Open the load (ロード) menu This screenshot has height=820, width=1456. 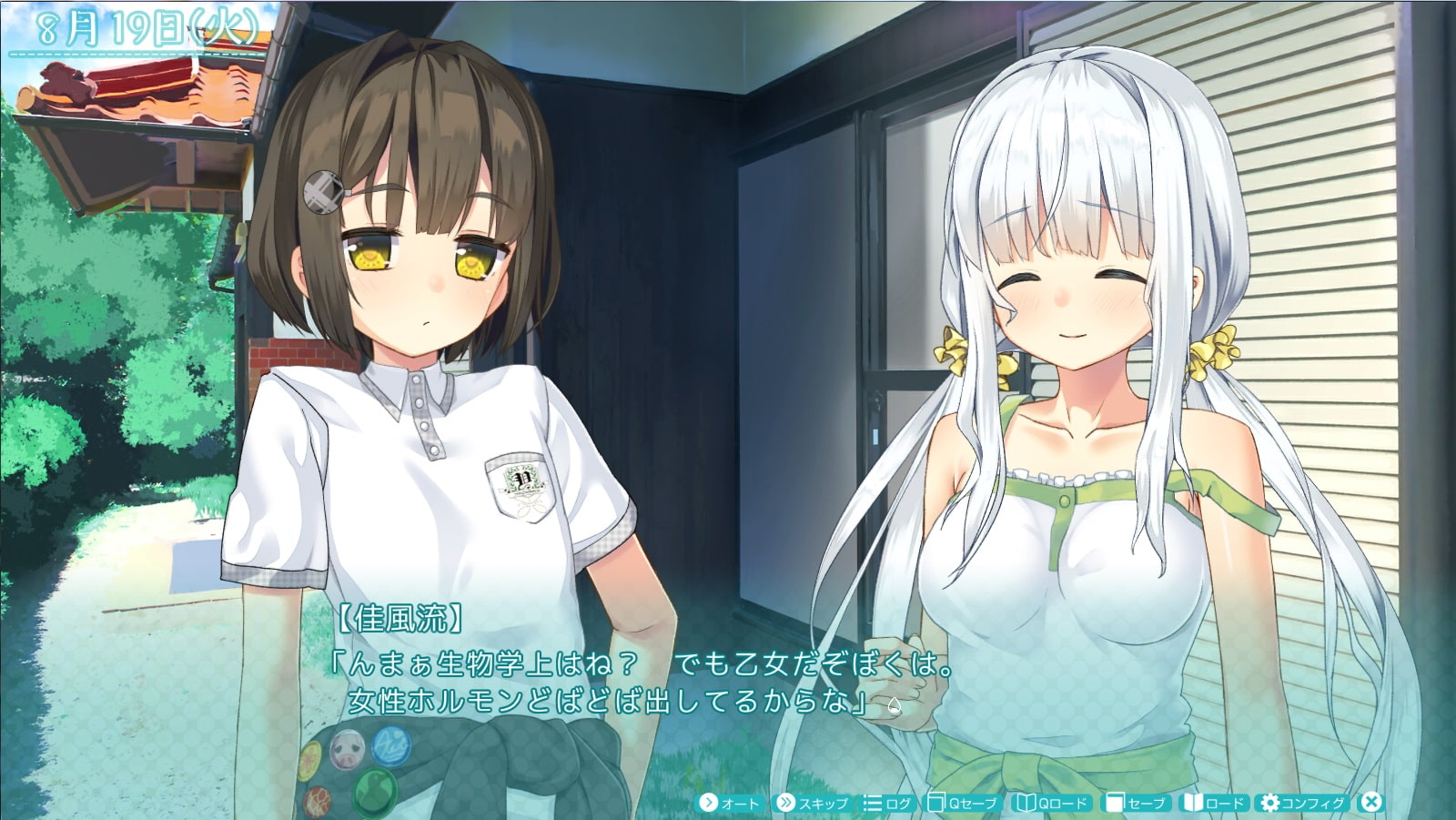[1214, 803]
